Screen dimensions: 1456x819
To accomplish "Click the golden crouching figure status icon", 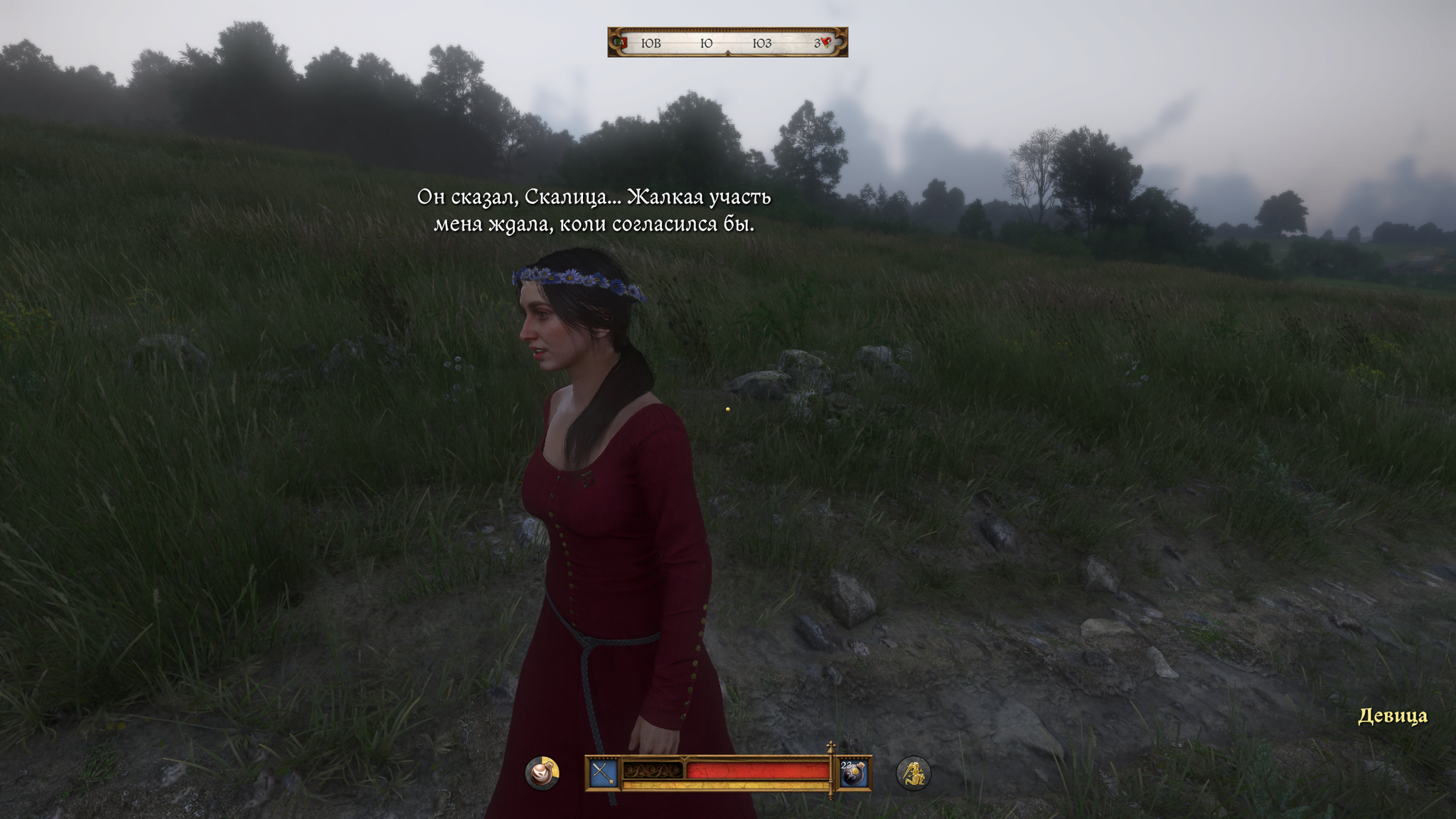I will coord(913,773).
